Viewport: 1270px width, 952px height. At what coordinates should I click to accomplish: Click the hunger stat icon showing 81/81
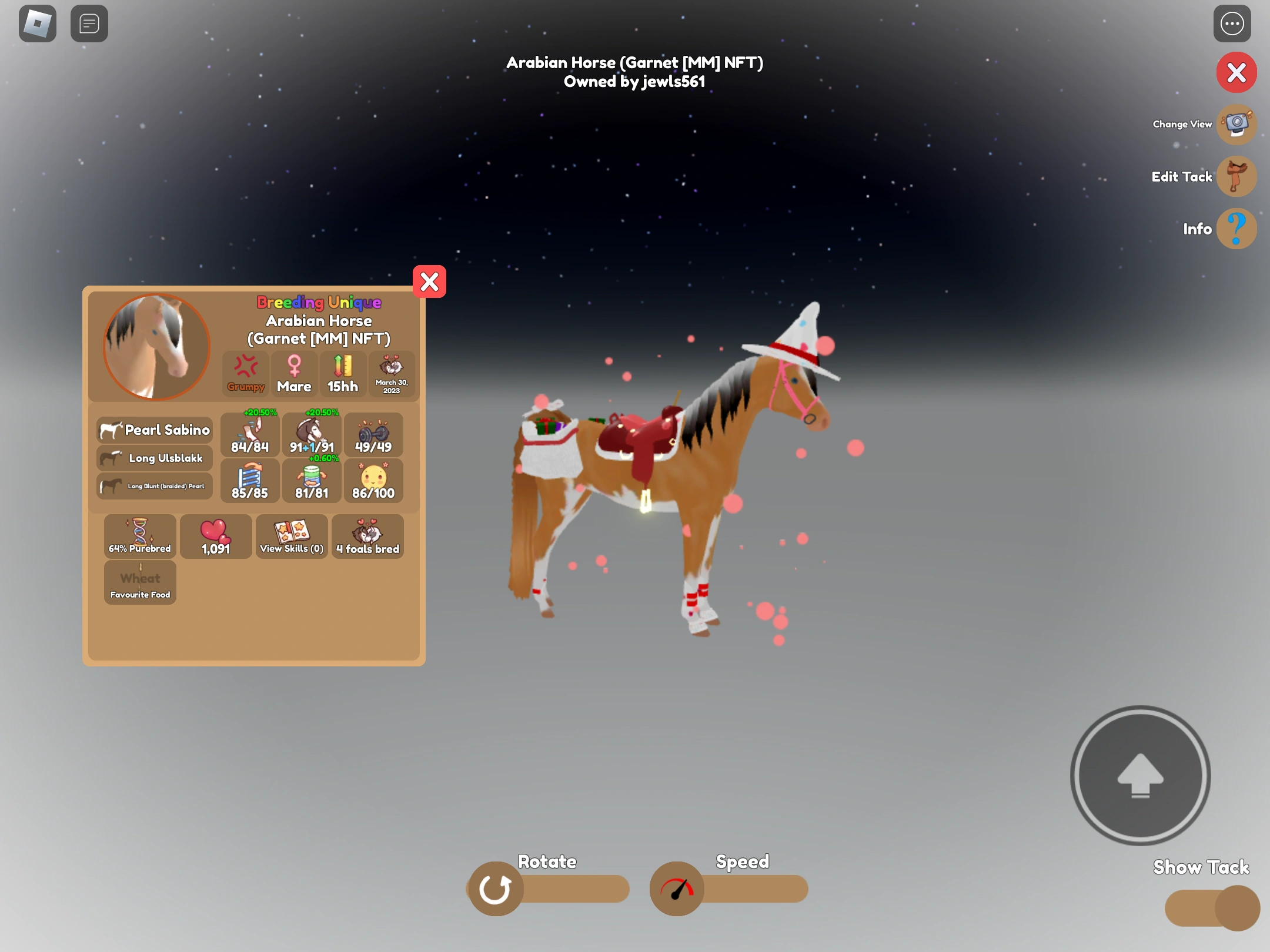coord(312,481)
